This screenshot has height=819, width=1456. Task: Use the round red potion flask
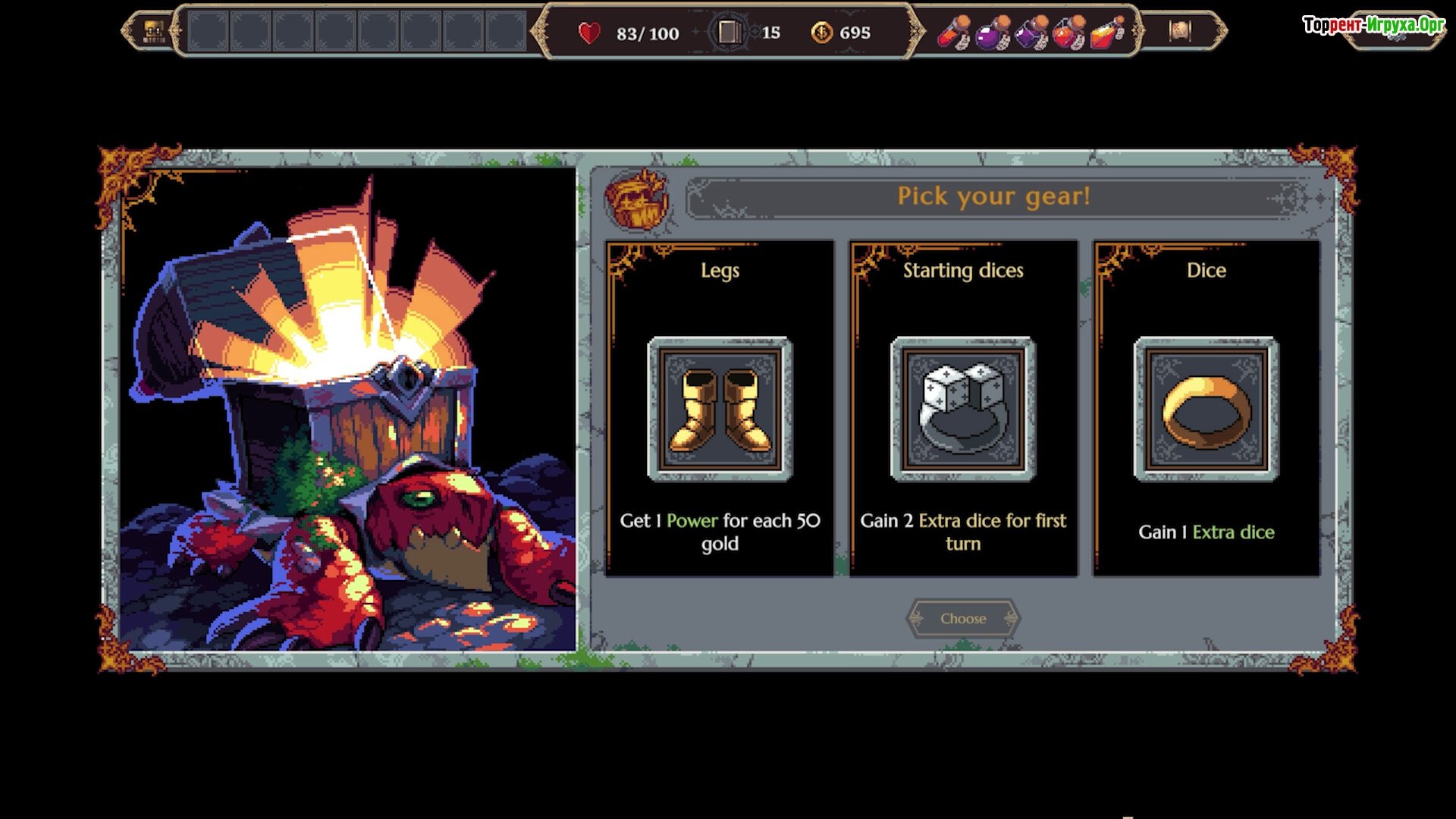pyautogui.click(x=1068, y=33)
